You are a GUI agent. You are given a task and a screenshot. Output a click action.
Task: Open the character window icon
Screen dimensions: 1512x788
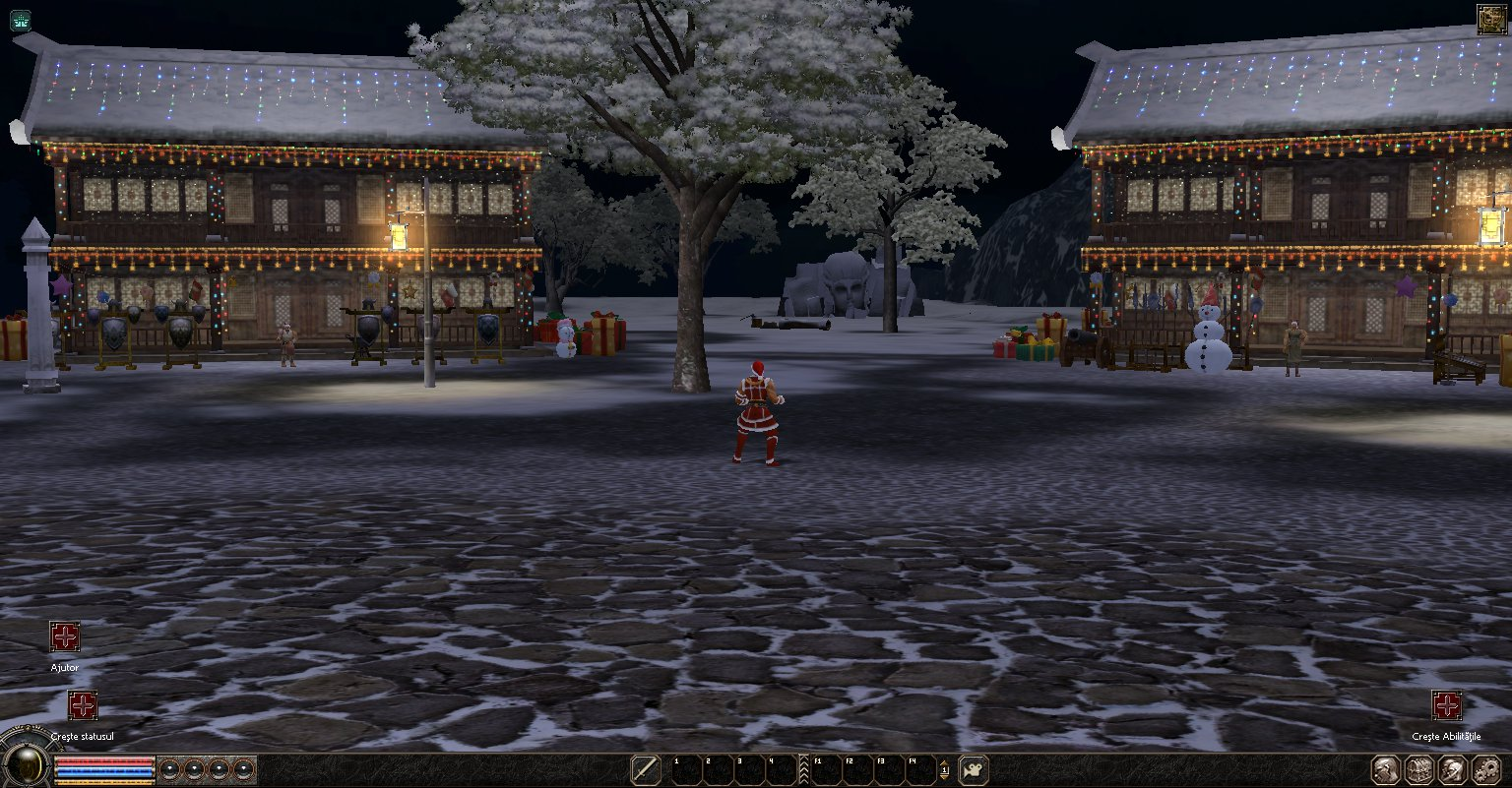(x=1385, y=769)
